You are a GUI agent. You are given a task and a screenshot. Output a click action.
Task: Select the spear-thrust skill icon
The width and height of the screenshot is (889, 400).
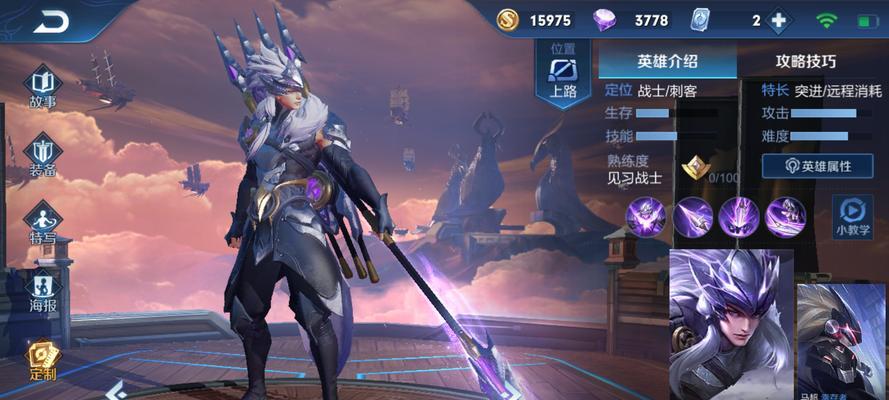[x=692, y=216]
